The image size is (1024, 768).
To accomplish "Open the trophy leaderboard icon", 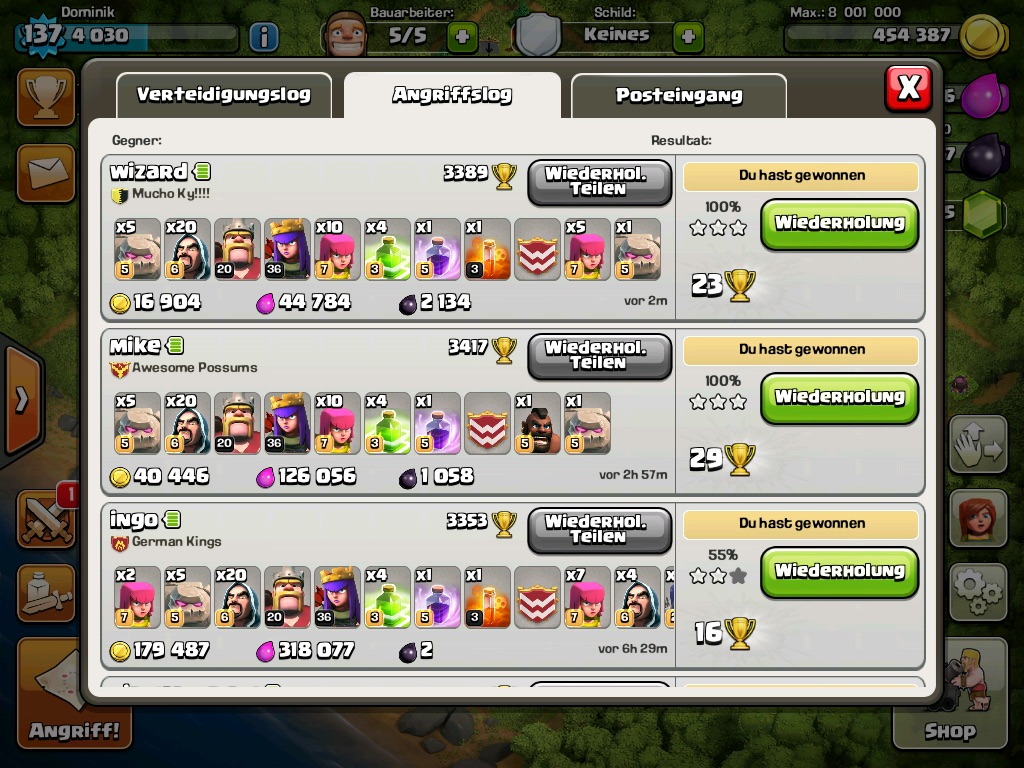I will point(45,96).
